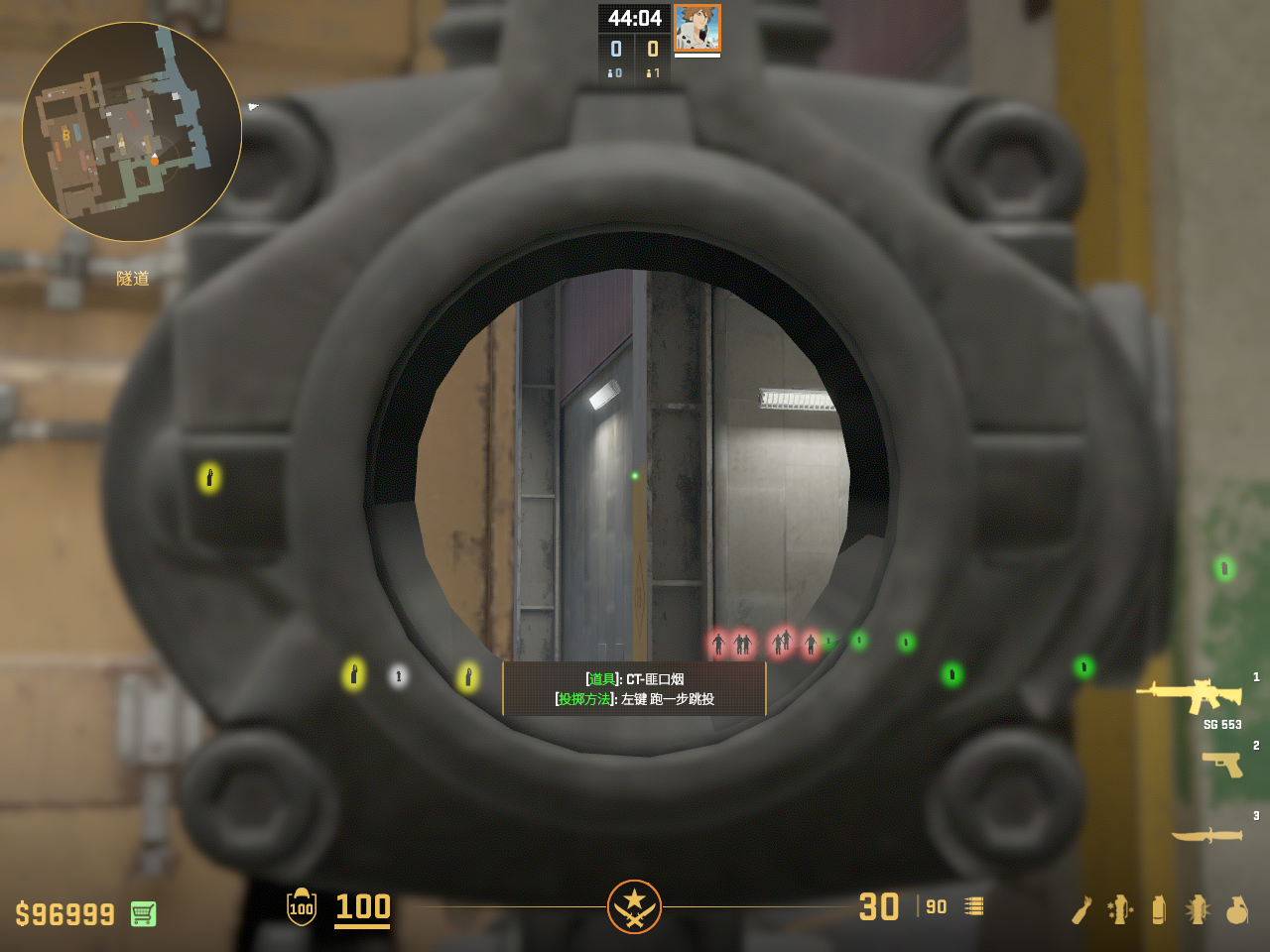Pick the decoy grenade icon
Image resolution: width=1270 pixels, height=952 pixels.
pyautogui.click(x=1120, y=909)
